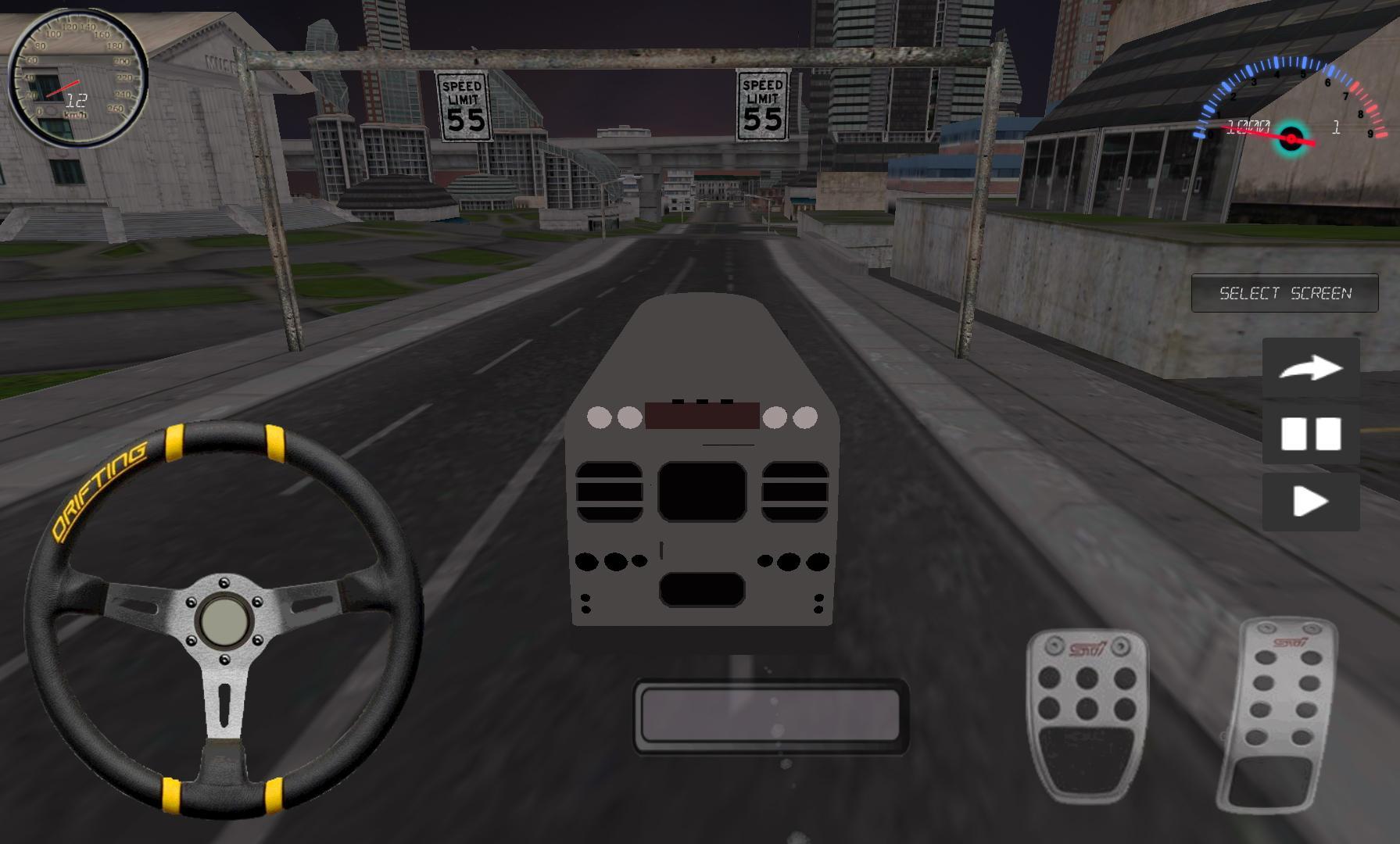Tap the share arrow icon on the right
The image size is (1400, 844).
[1310, 368]
